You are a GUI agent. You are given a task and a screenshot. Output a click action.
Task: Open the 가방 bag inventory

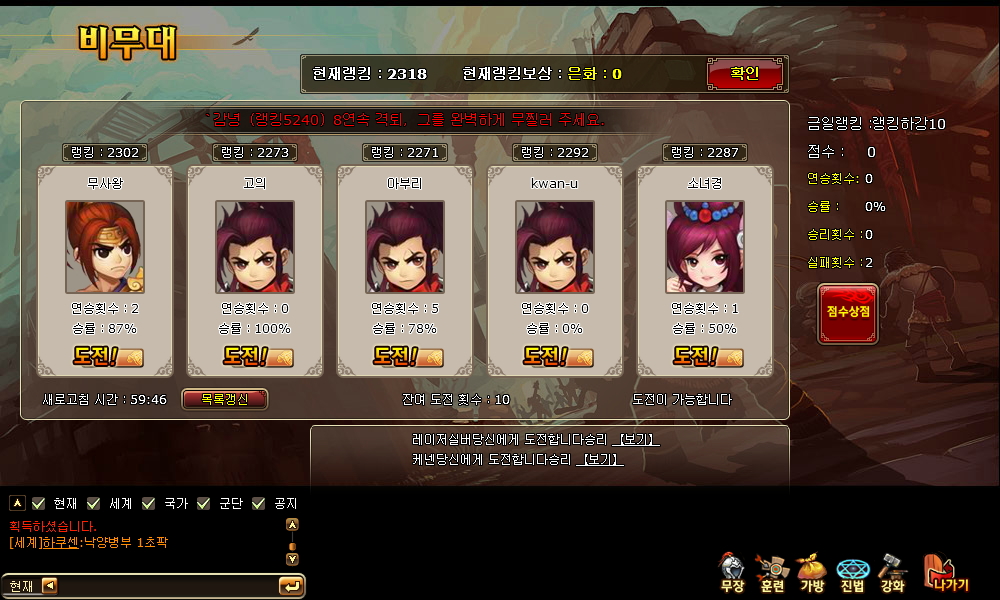point(811,571)
